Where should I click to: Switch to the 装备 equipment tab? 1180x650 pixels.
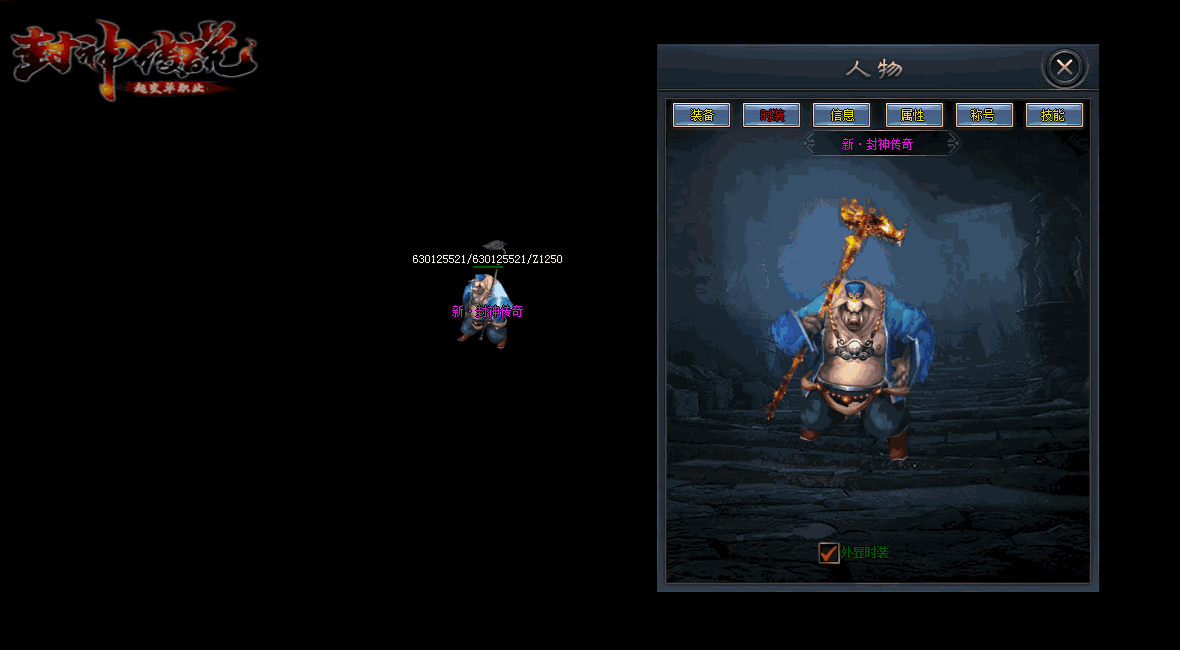pos(701,115)
